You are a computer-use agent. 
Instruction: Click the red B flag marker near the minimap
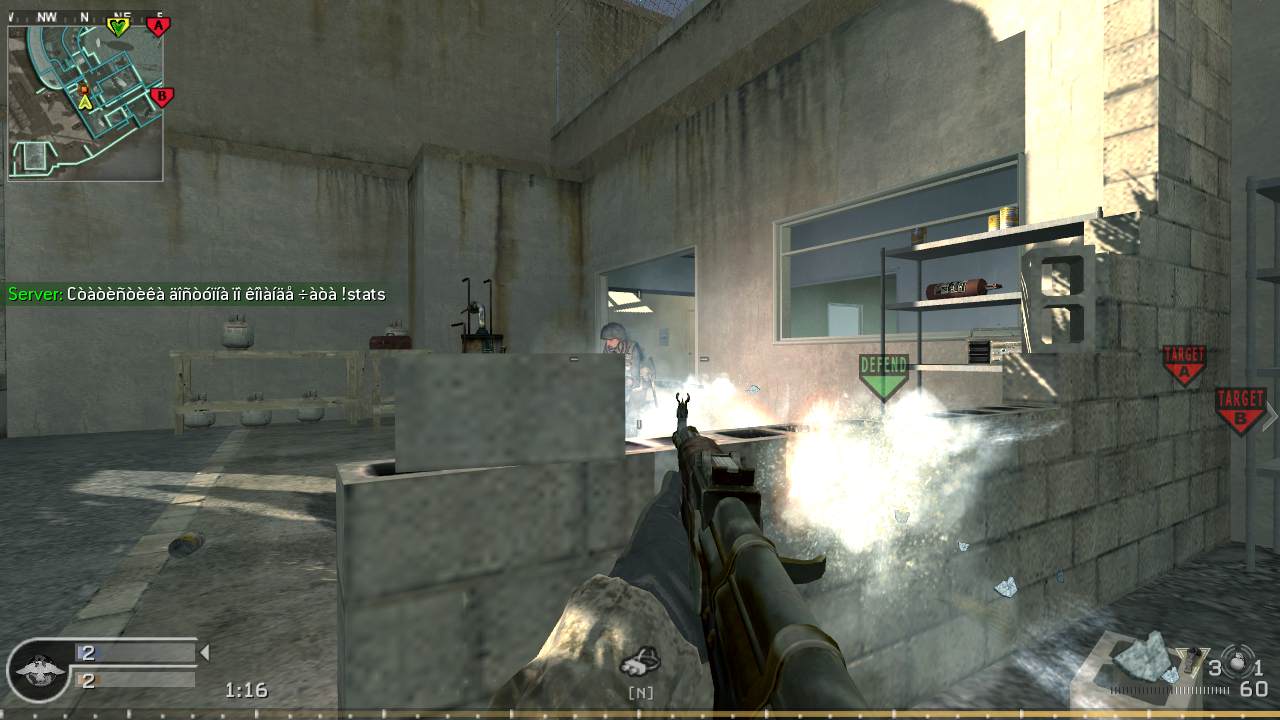(161, 96)
